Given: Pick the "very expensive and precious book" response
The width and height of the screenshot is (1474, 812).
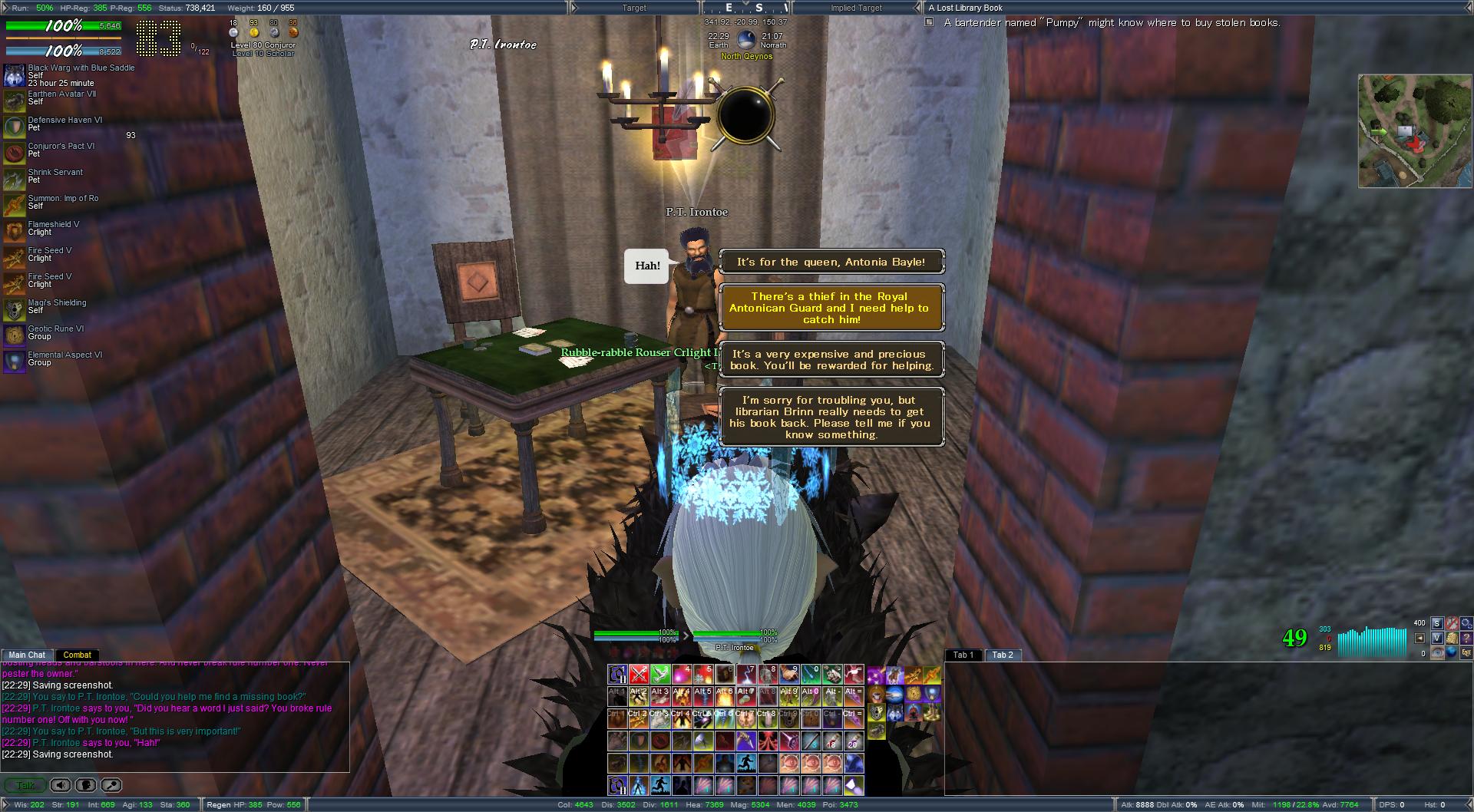Looking at the screenshot, I should pyautogui.click(x=831, y=360).
